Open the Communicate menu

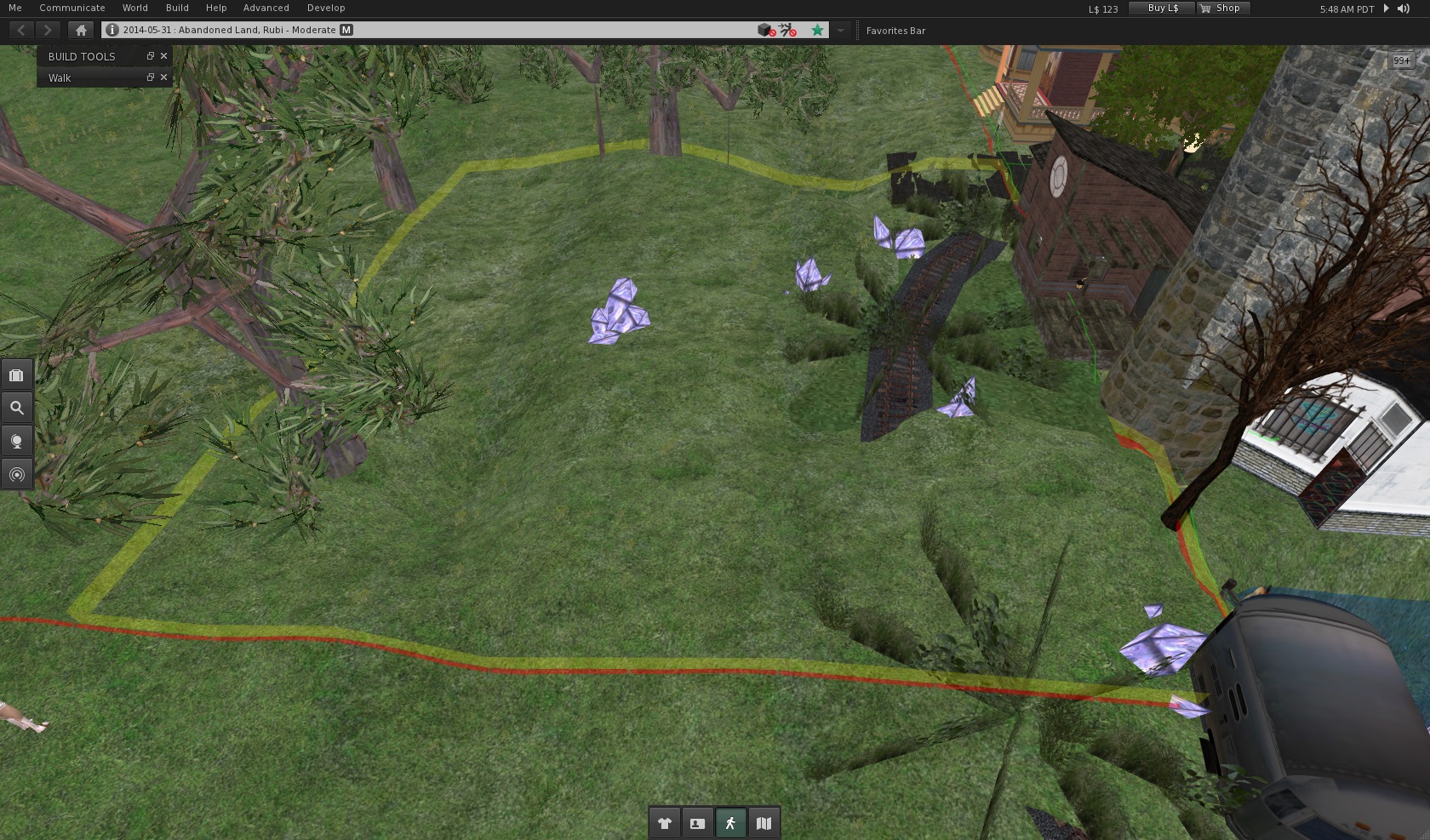(x=72, y=8)
